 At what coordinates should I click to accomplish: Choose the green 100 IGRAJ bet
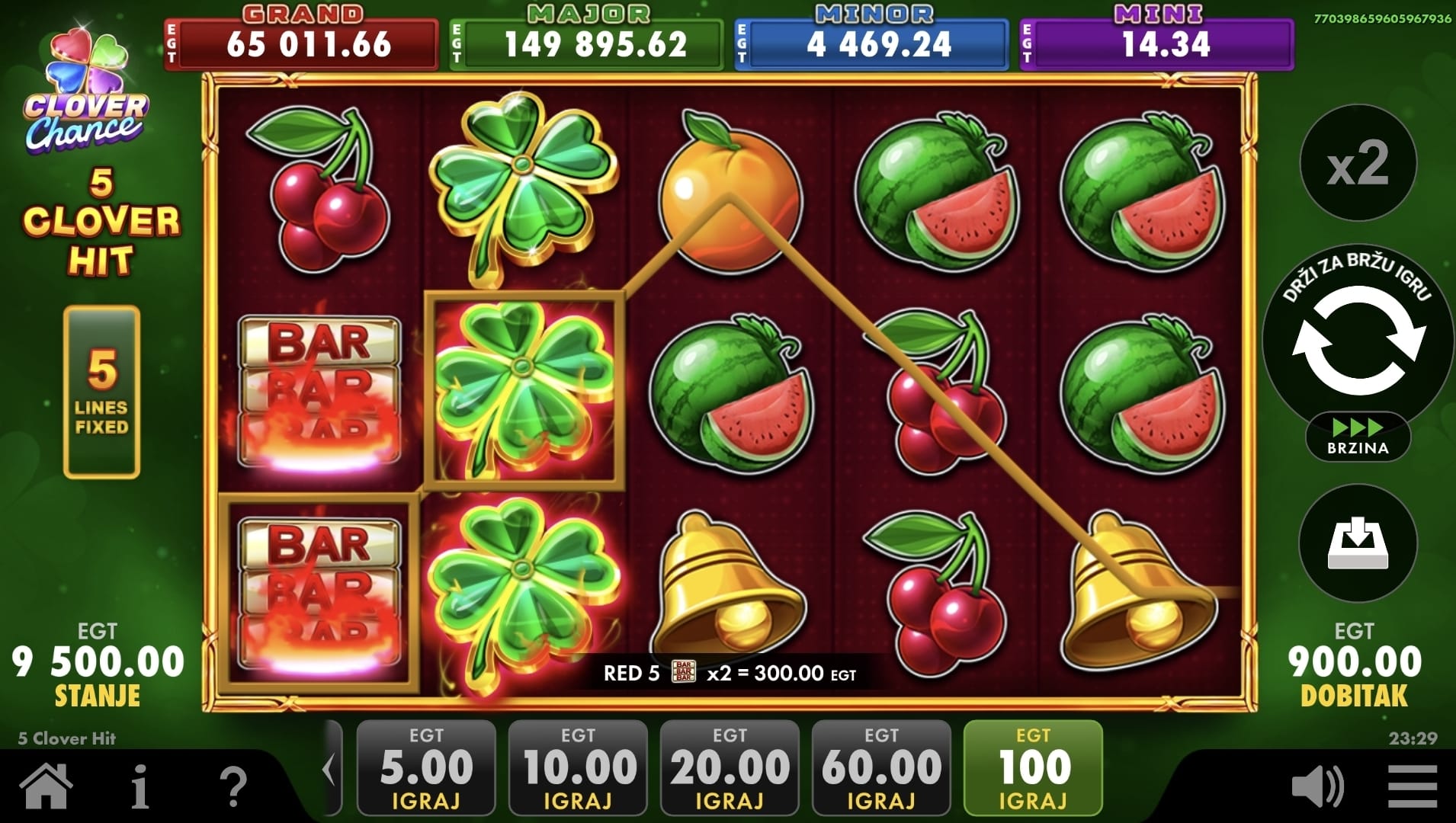(x=1033, y=768)
